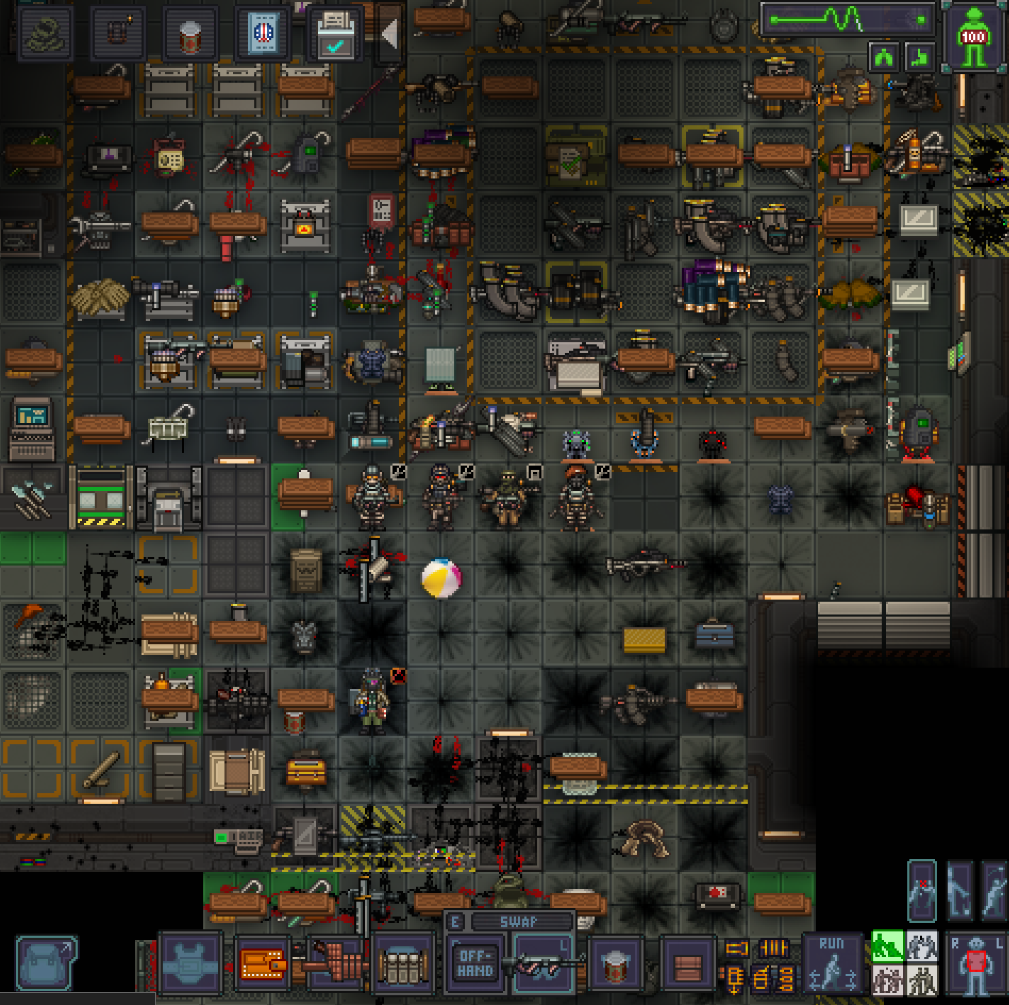Screen dimensions: 1009x1005
Task: Collapse the action bar with white arrow
Action: tap(389, 33)
